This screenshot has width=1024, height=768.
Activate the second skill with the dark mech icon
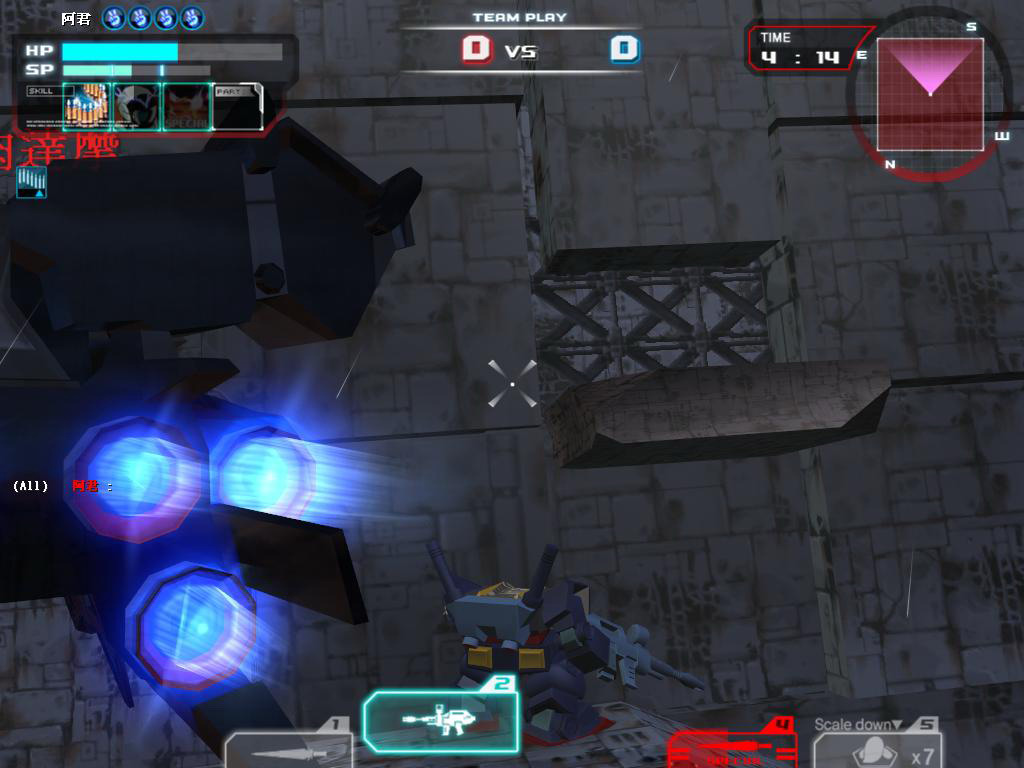tap(137, 106)
